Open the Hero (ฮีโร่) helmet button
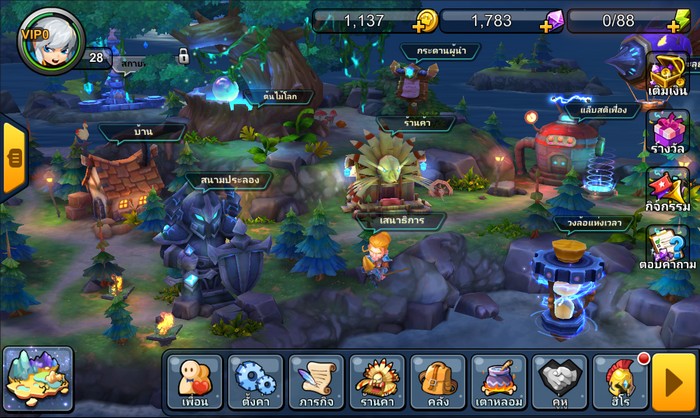Screen dimensions: 700x418 (x=620, y=381)
